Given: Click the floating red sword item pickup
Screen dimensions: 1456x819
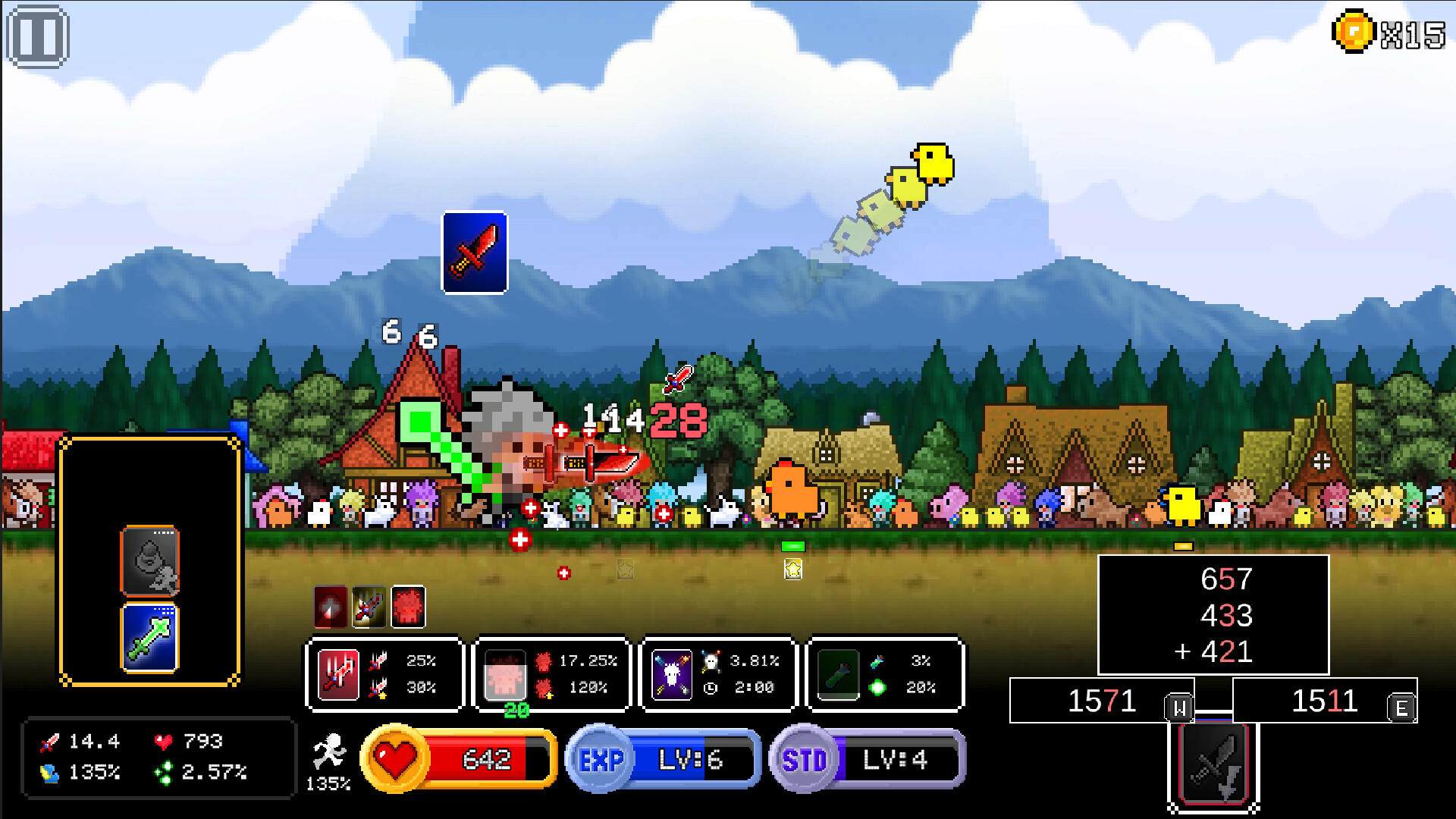Looking at the screenshot, I should click(474, 253).
